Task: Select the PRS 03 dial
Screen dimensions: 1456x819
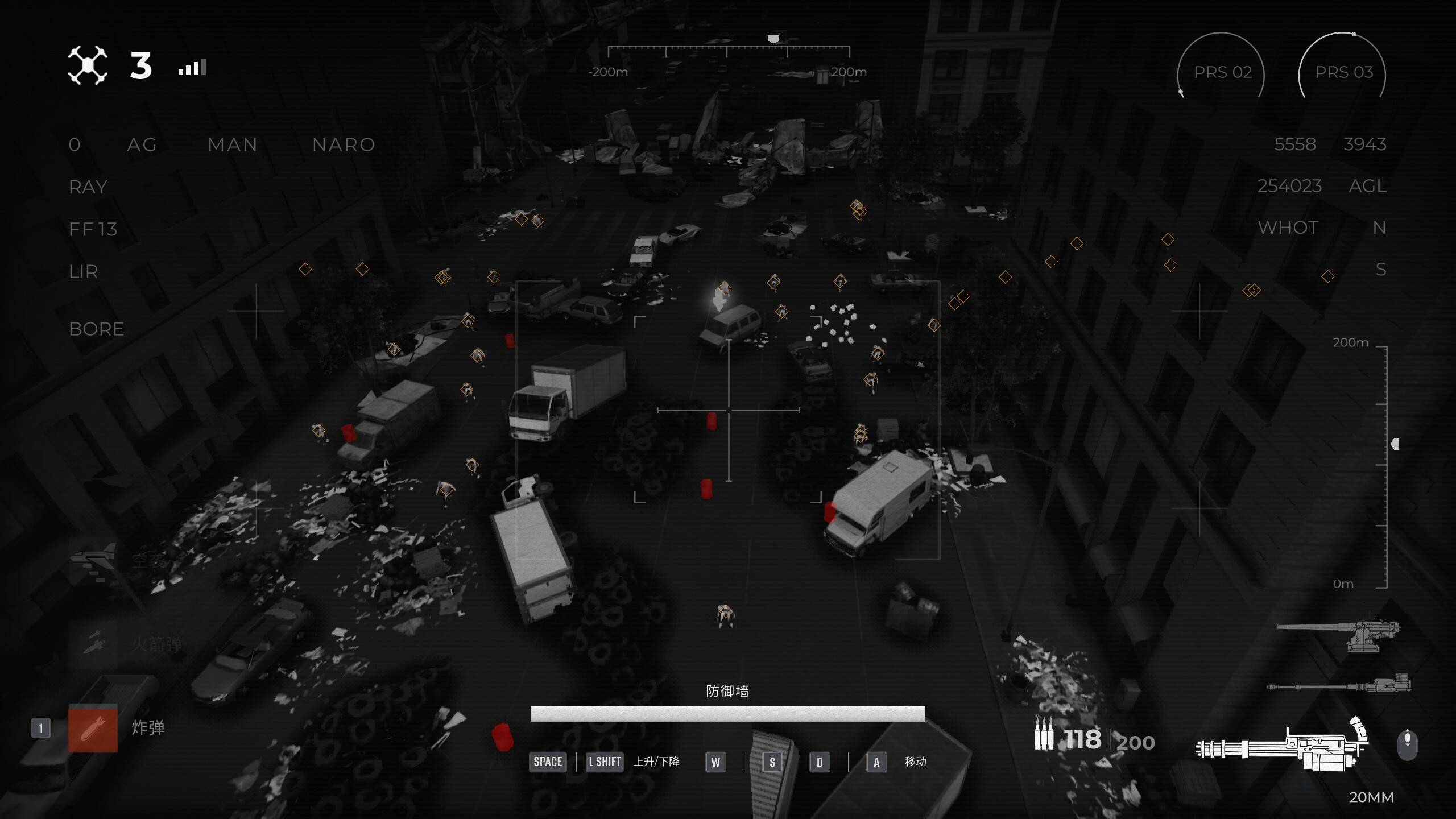Action: click(1343, 72)
